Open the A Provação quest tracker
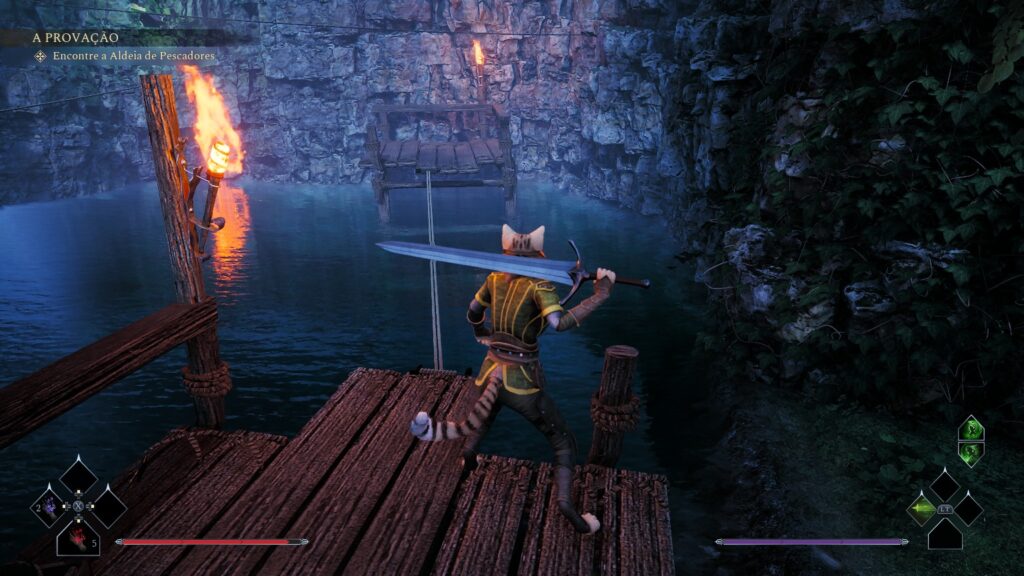Screen dimensions: 1024x576 pyautogui.click(x=76, y=37)
